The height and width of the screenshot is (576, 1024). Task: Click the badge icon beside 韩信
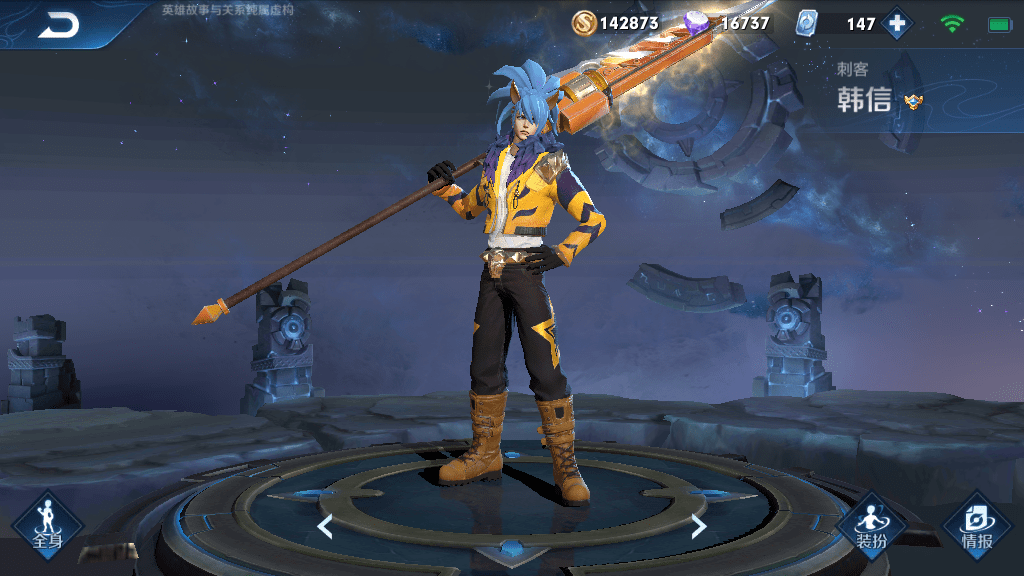[x=913, y=101]
